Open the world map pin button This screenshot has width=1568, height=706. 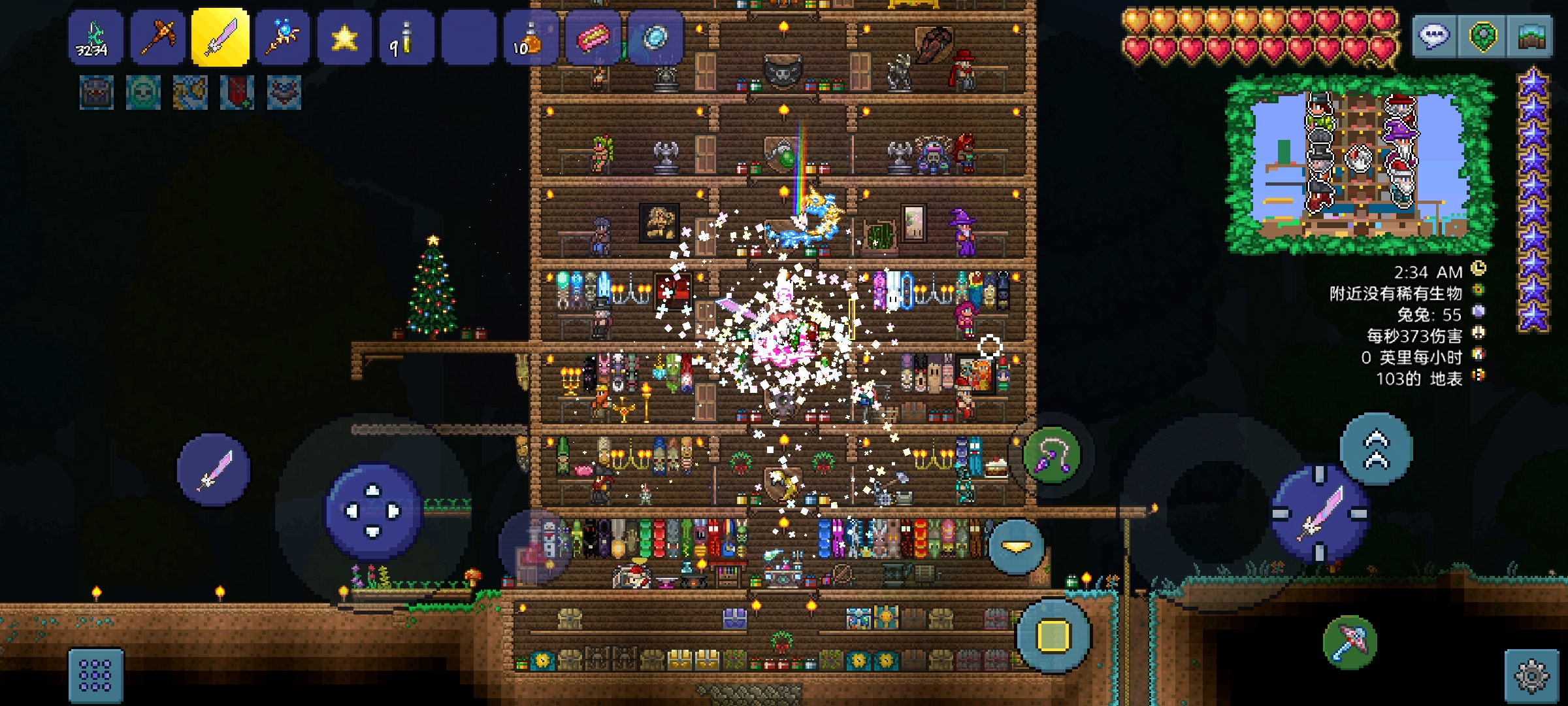tap(1483, 37)
